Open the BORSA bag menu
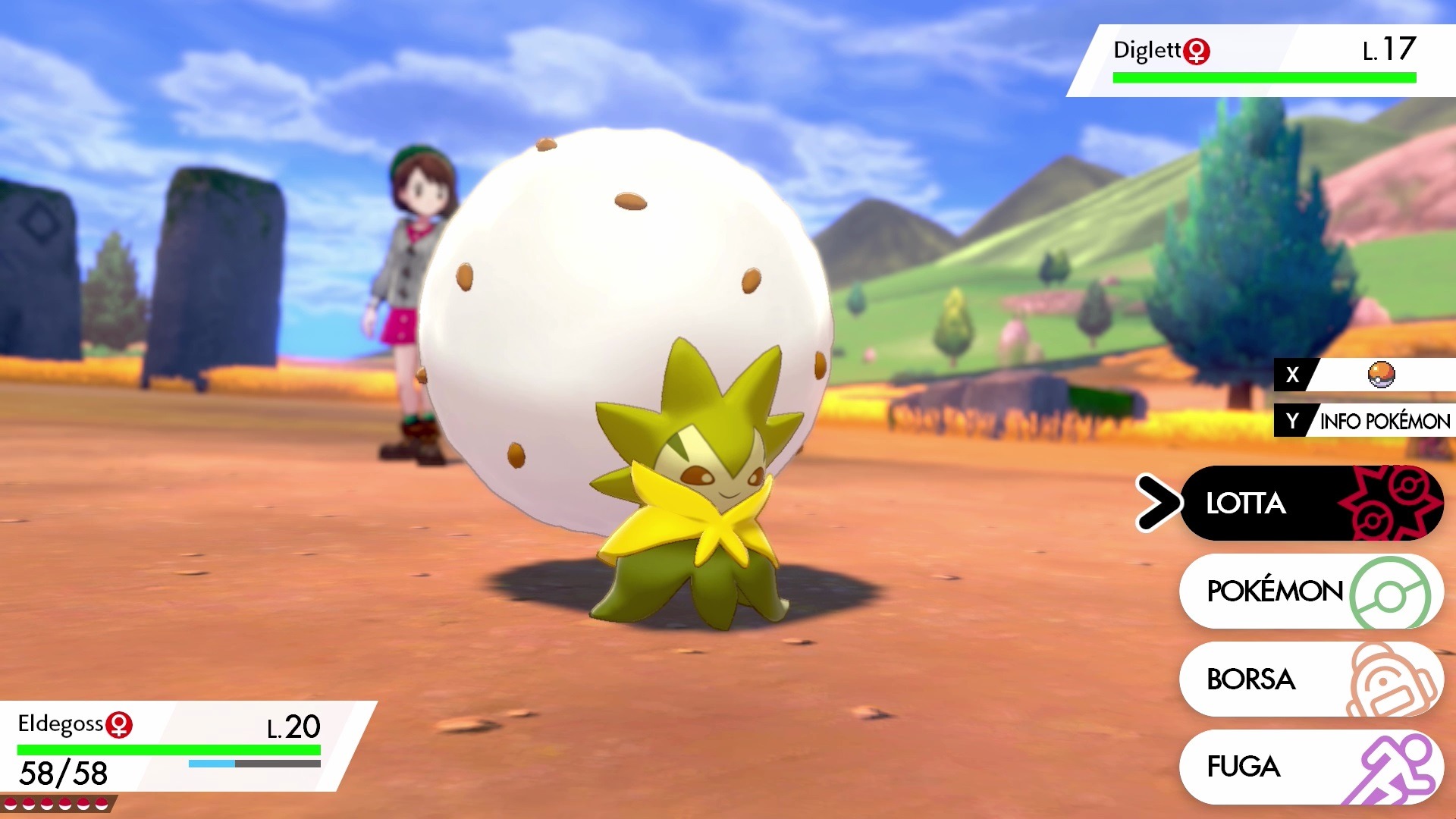1456x819 pixels. tap(1310, 679)
